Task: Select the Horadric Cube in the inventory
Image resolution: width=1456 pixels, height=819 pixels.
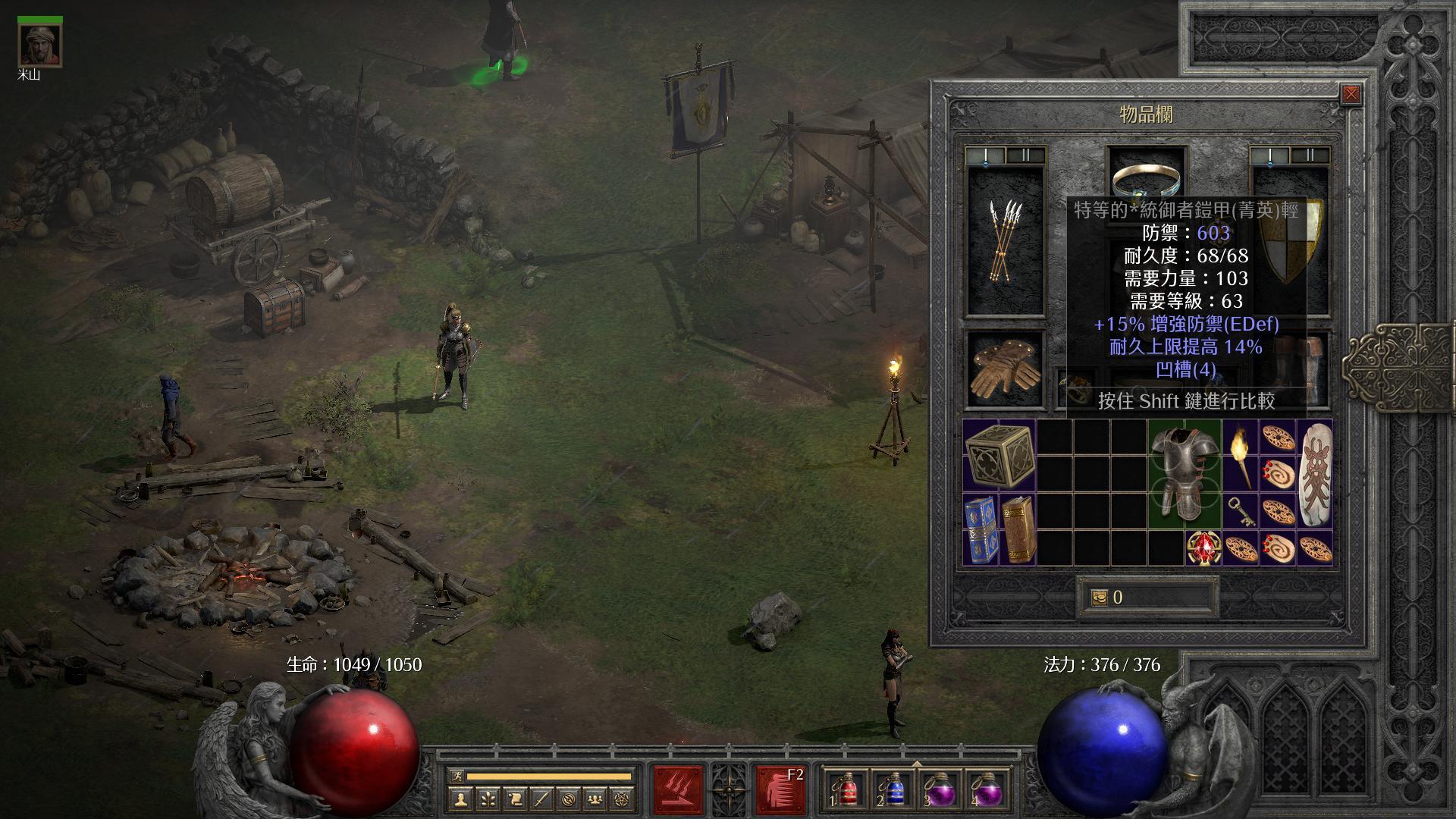Action: point(999,455)
